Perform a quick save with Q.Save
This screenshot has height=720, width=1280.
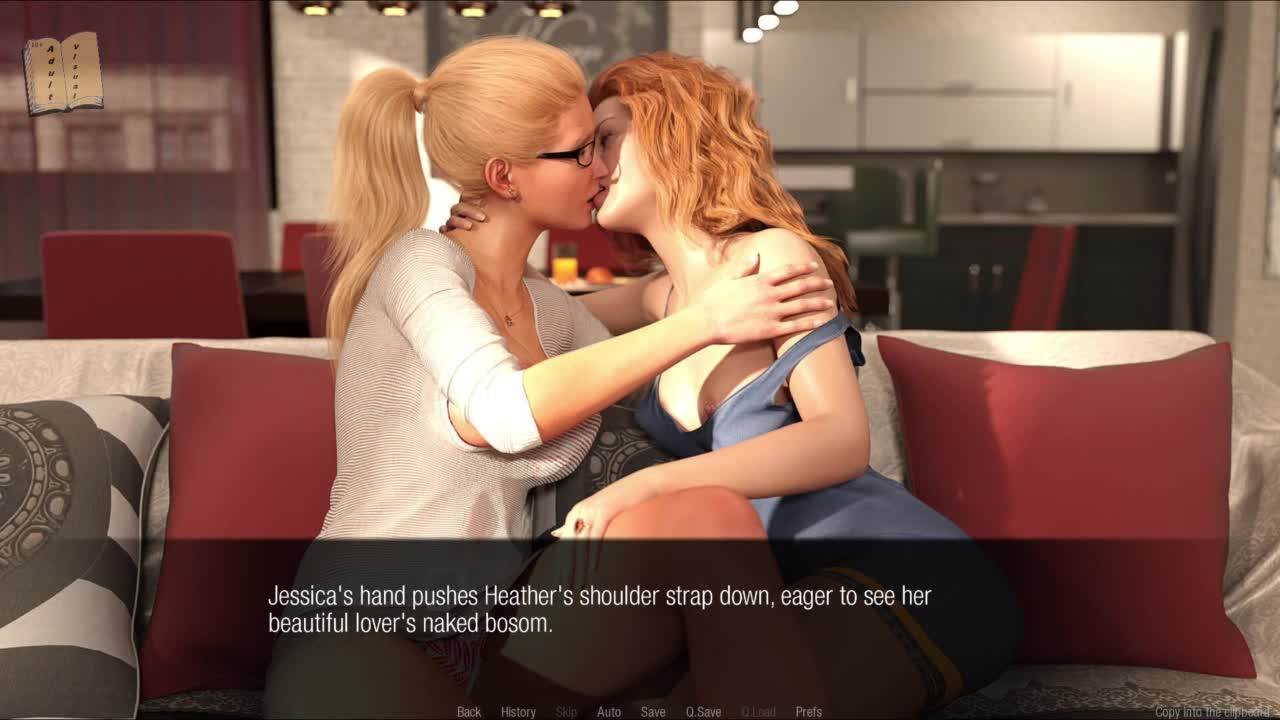tap(703, 712)
